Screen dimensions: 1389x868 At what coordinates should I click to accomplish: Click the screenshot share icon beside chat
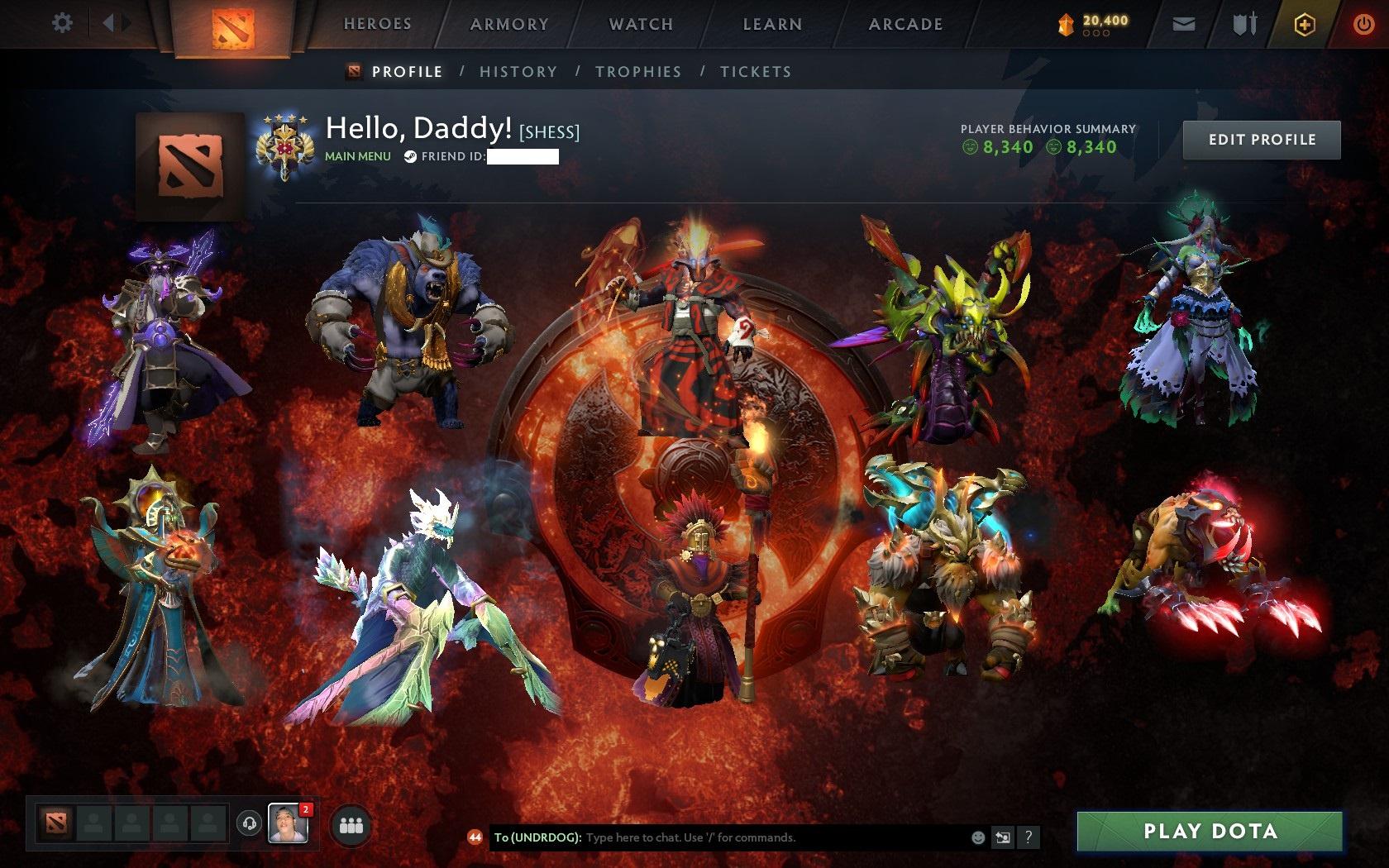coord(1005,837)
